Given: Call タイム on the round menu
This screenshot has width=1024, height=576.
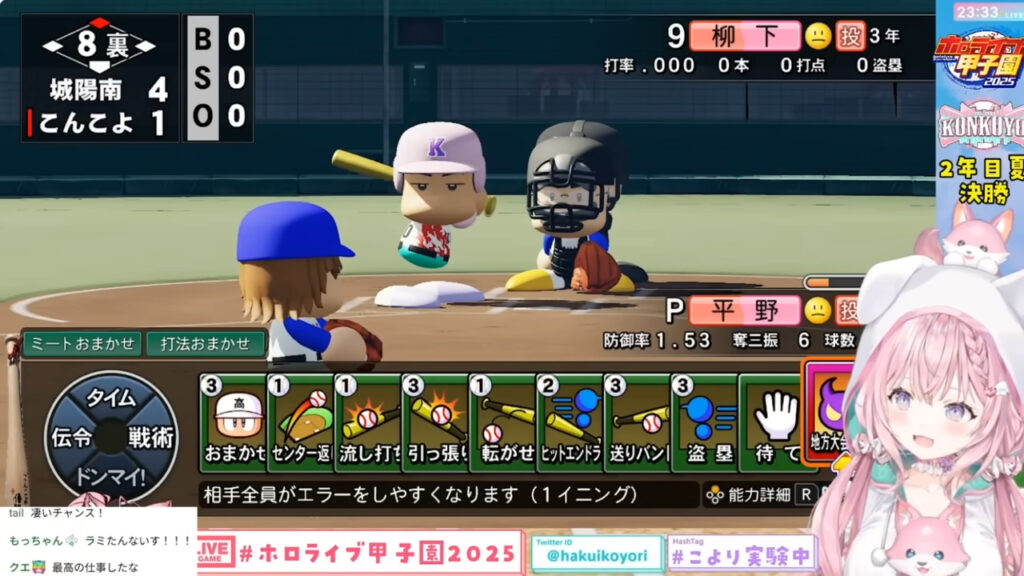Looking at the screenshot, I should [x=111, y=397].
